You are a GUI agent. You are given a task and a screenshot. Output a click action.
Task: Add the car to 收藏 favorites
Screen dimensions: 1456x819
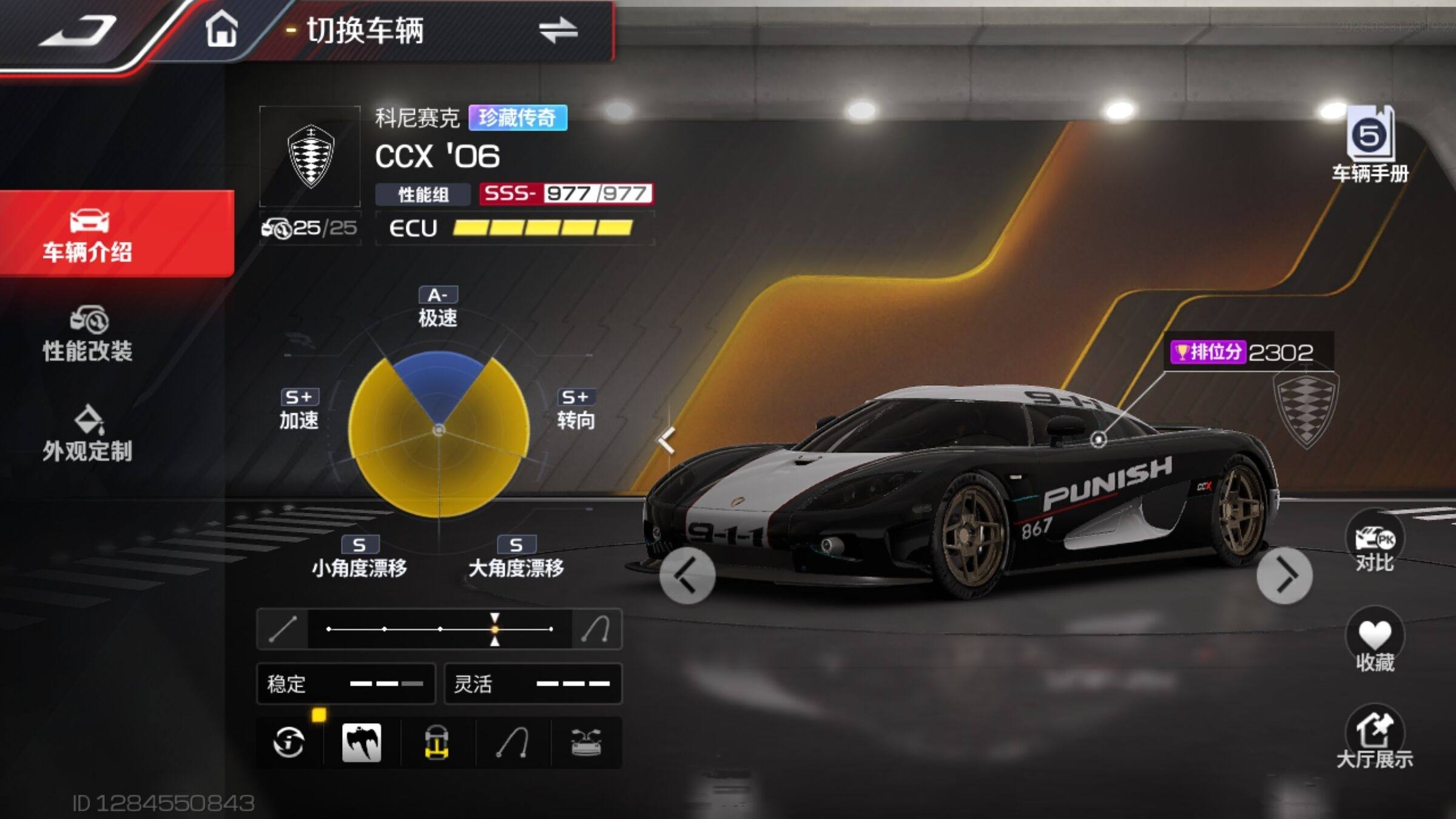(1374, 642)
